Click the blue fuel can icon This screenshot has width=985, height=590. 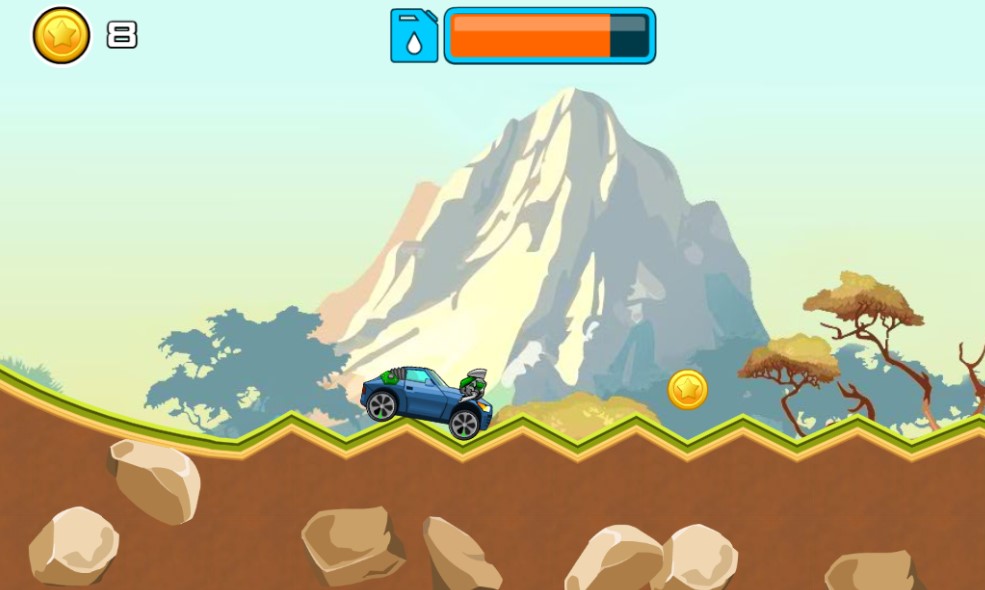(x=414, y=36)
